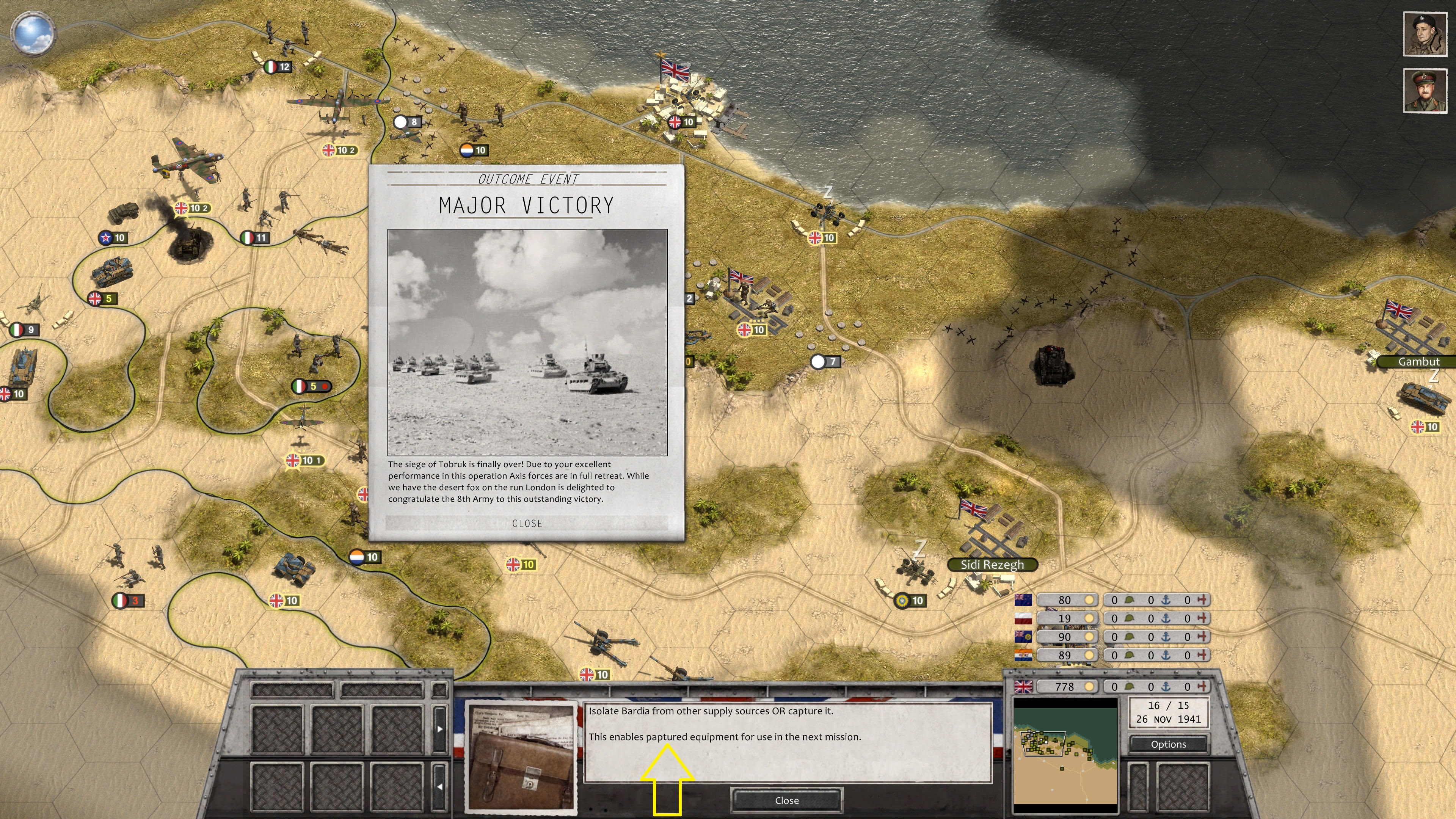This screenshot has height=819, width=1456.
Task: Click the right-pointing arrow on unit panel
Action: 439,728
